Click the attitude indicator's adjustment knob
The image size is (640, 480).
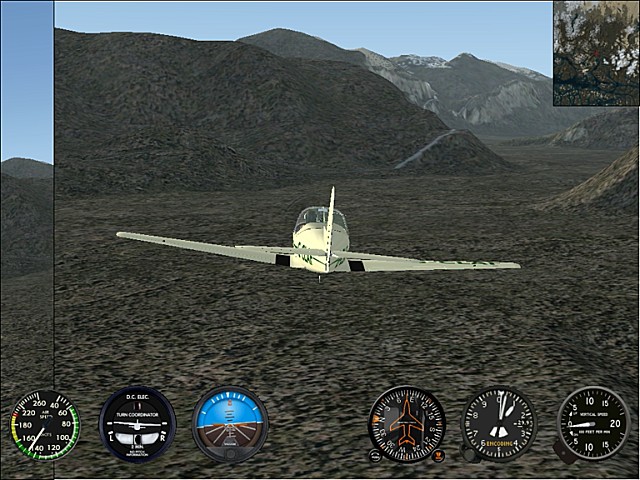pos(230,455)
